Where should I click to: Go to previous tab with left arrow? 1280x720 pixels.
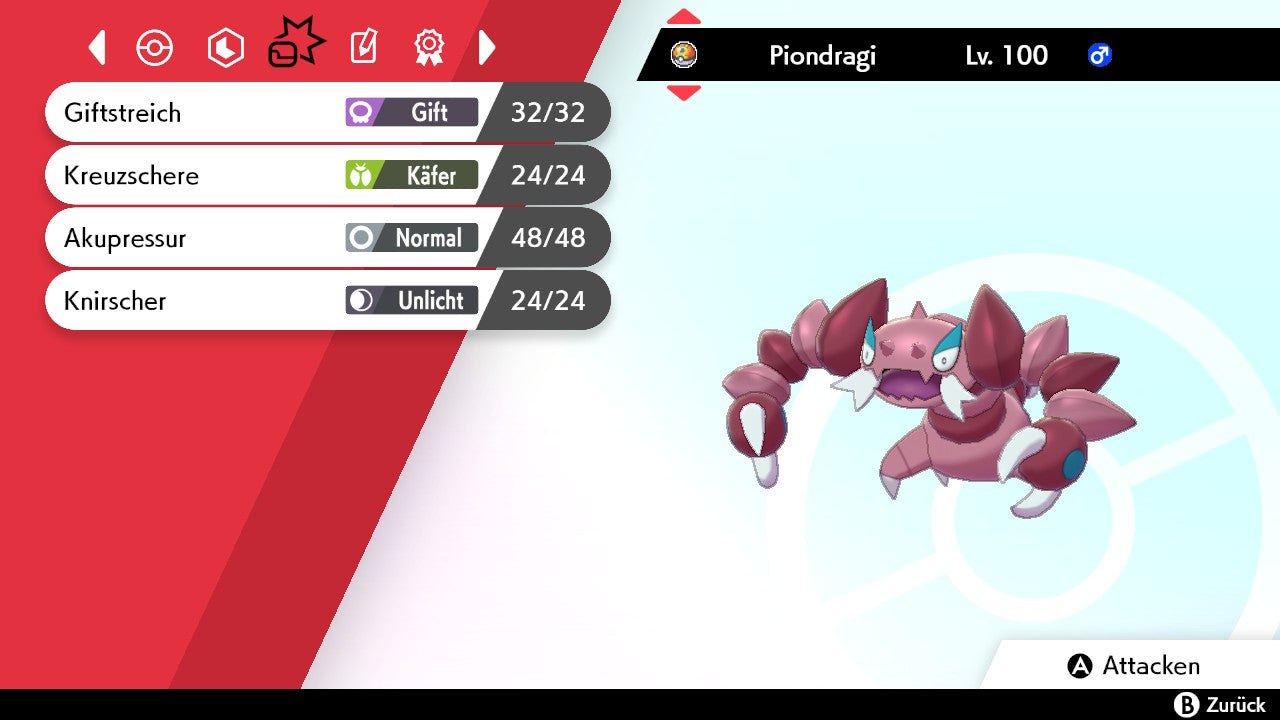(x=97, y=48)
